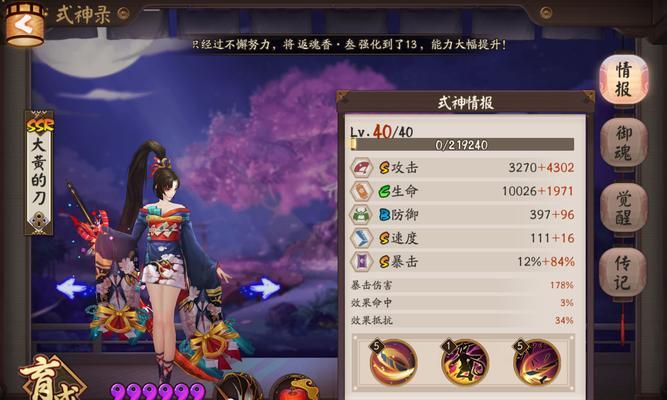Screen dimensions: 667x400
Task: Switch to the 情报 tab
Action: (622, 80)
